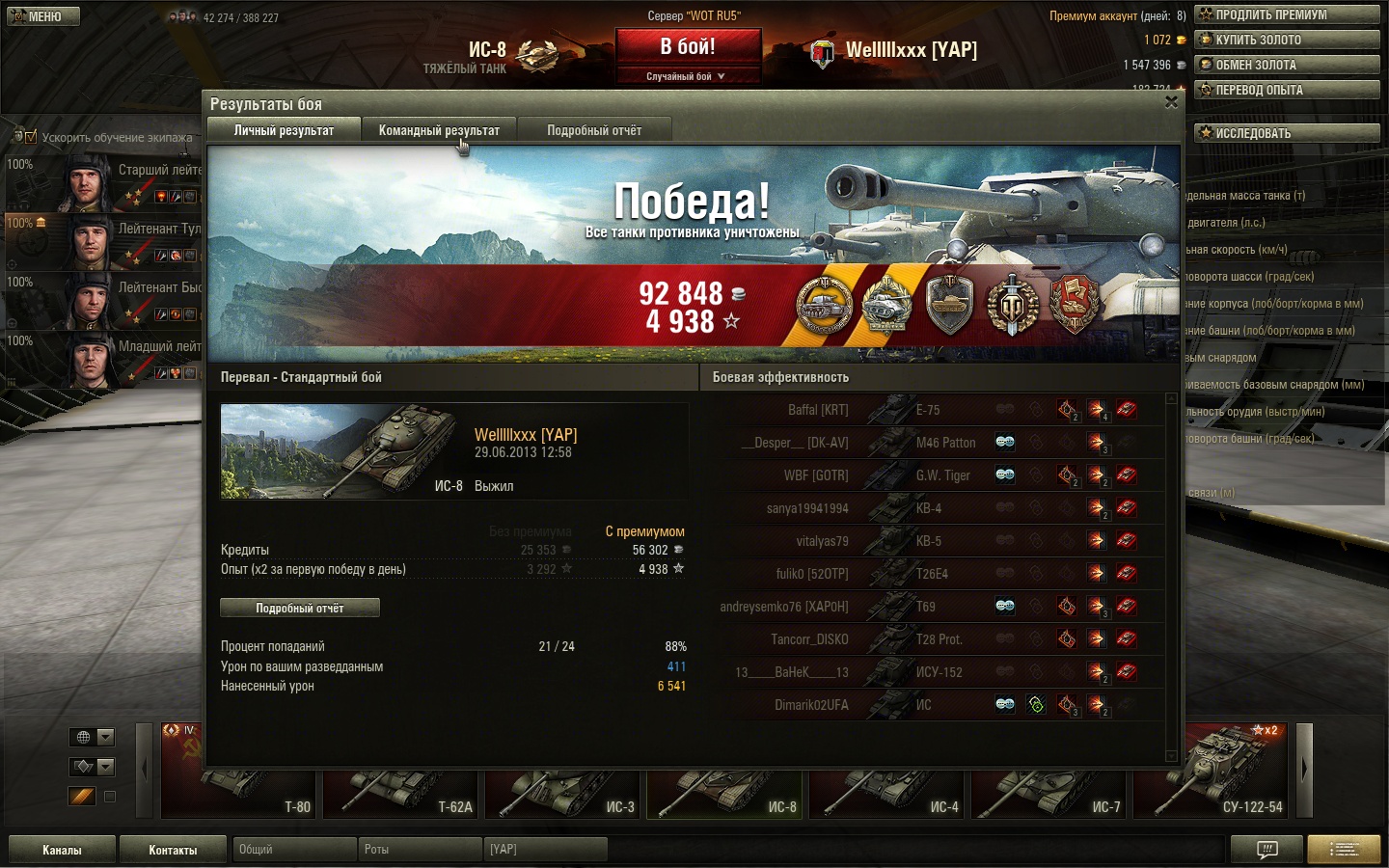Open the Меню button
Viewport: 1389px width, 868px height.
pos(43,16)
